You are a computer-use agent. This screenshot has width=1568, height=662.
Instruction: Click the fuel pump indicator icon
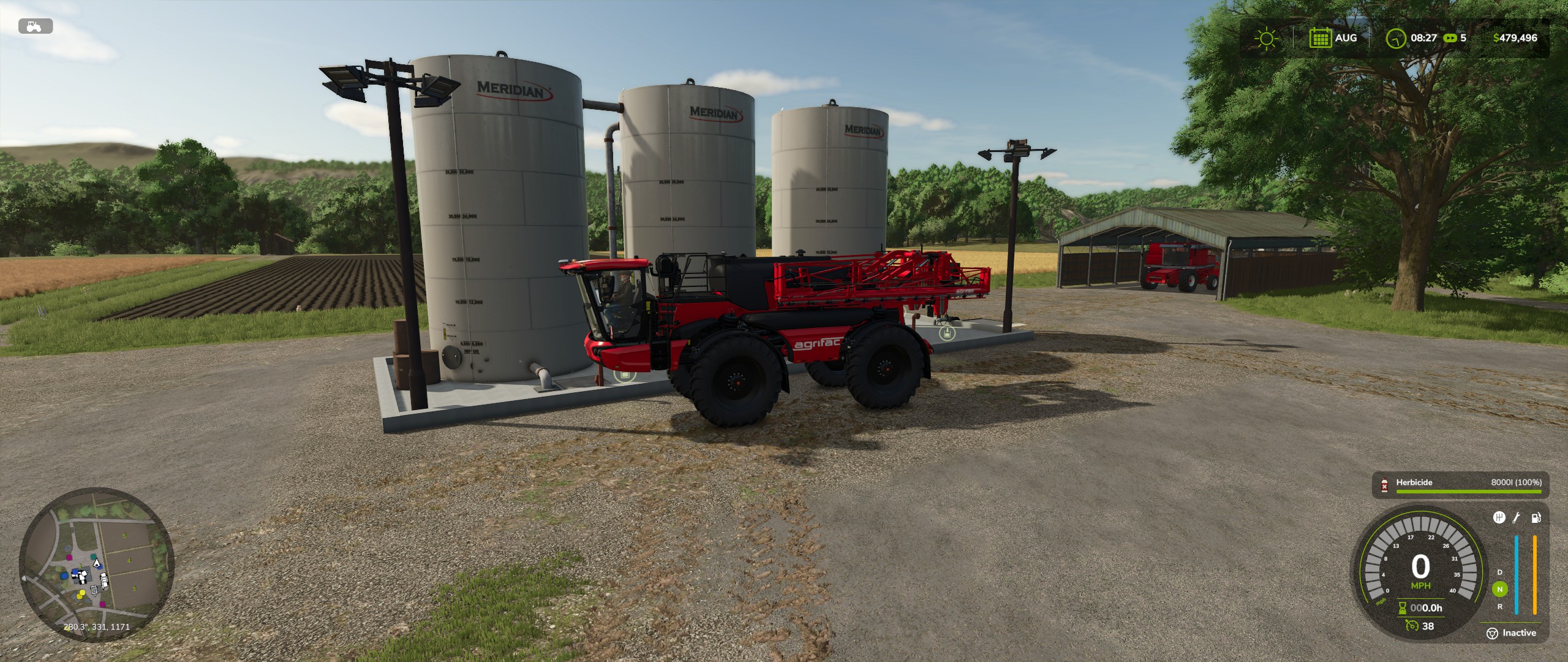click(x=1536, y=517)
